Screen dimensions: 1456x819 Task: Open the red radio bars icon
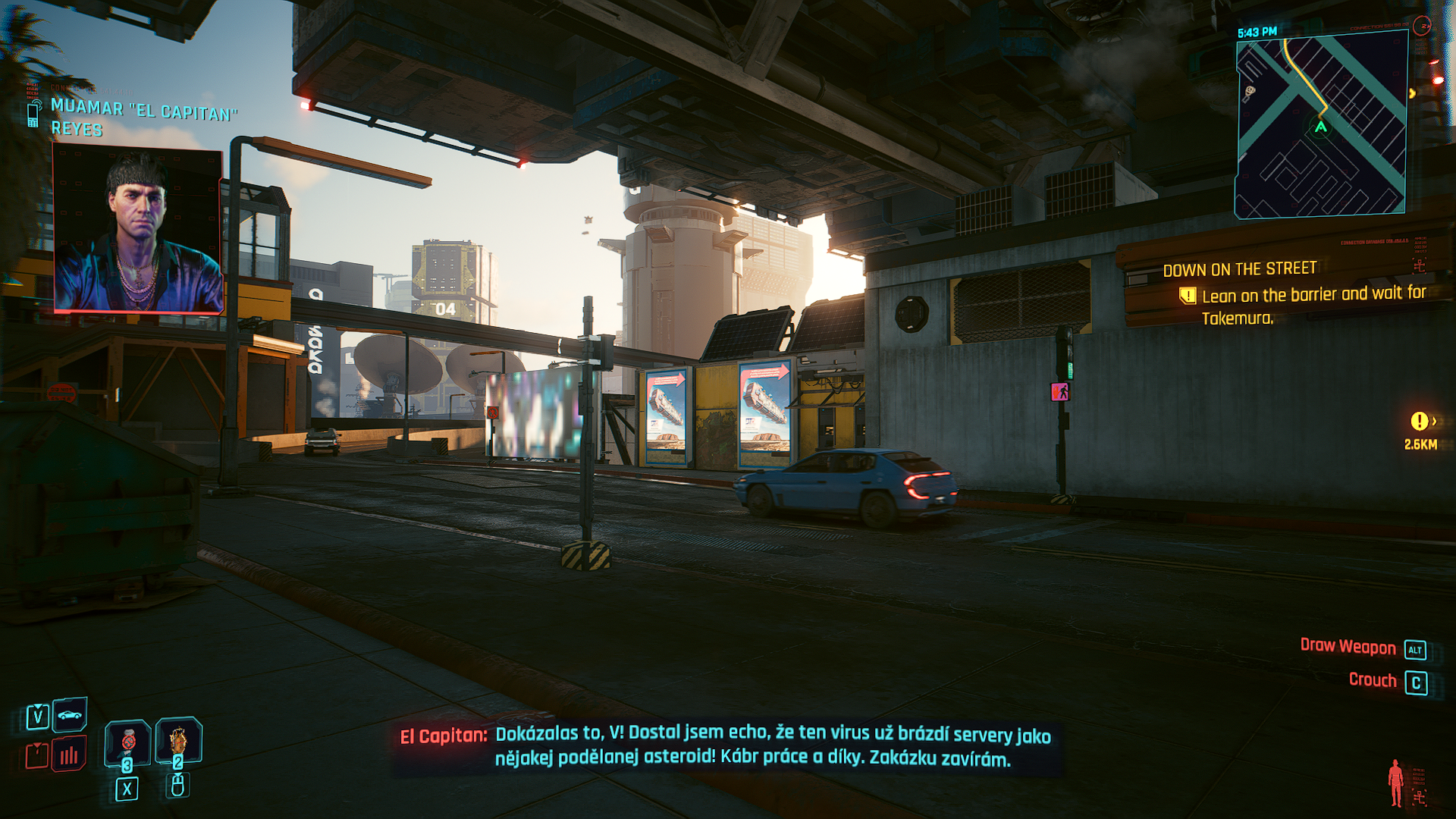click(x=69, y=754)
